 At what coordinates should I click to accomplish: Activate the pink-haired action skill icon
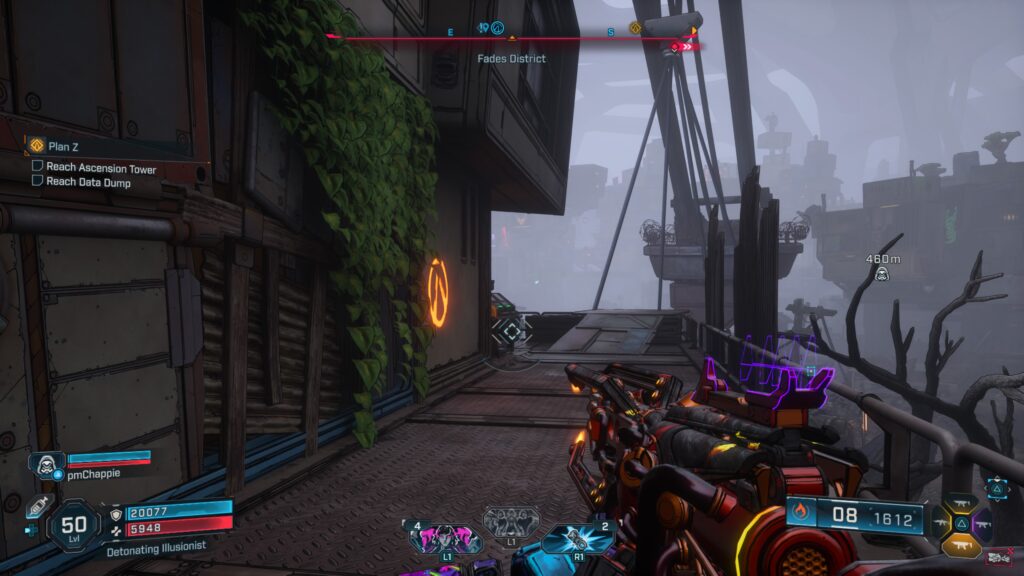tap(445, 539)
